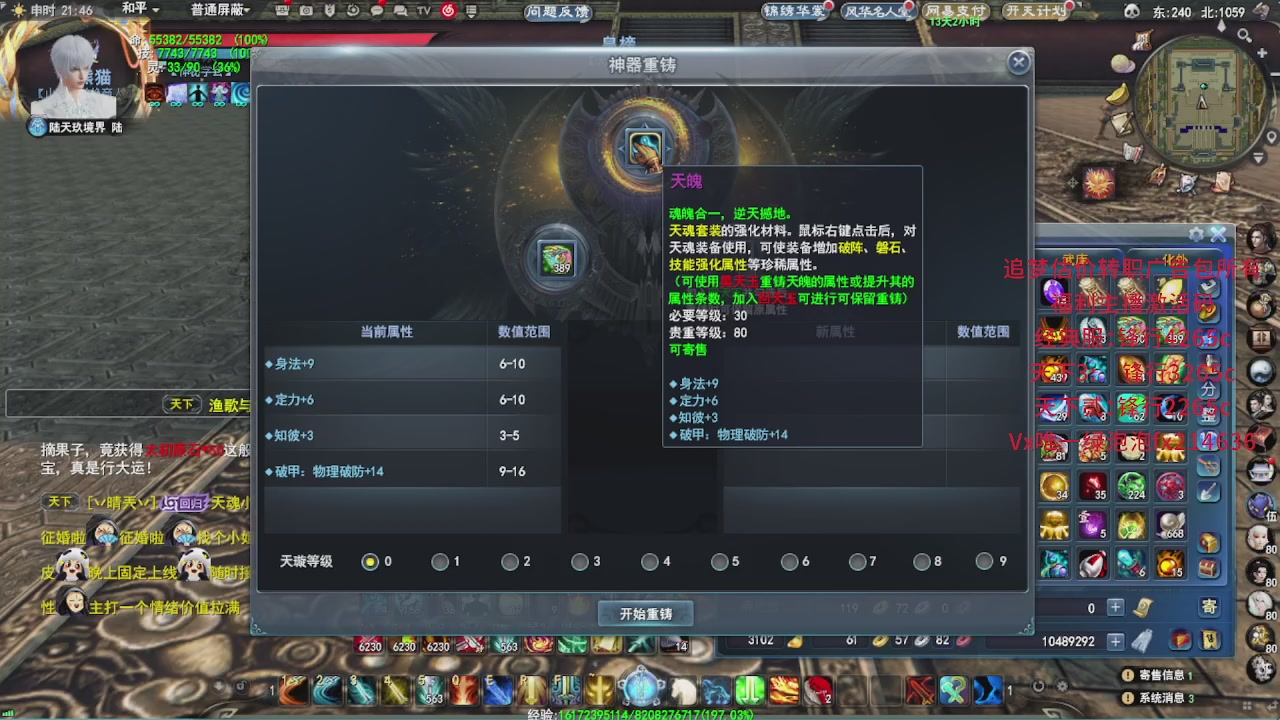Screen dimensions: 1280x720
Task: Select 天璇等级 level 0 radio button
Action: 369,562
